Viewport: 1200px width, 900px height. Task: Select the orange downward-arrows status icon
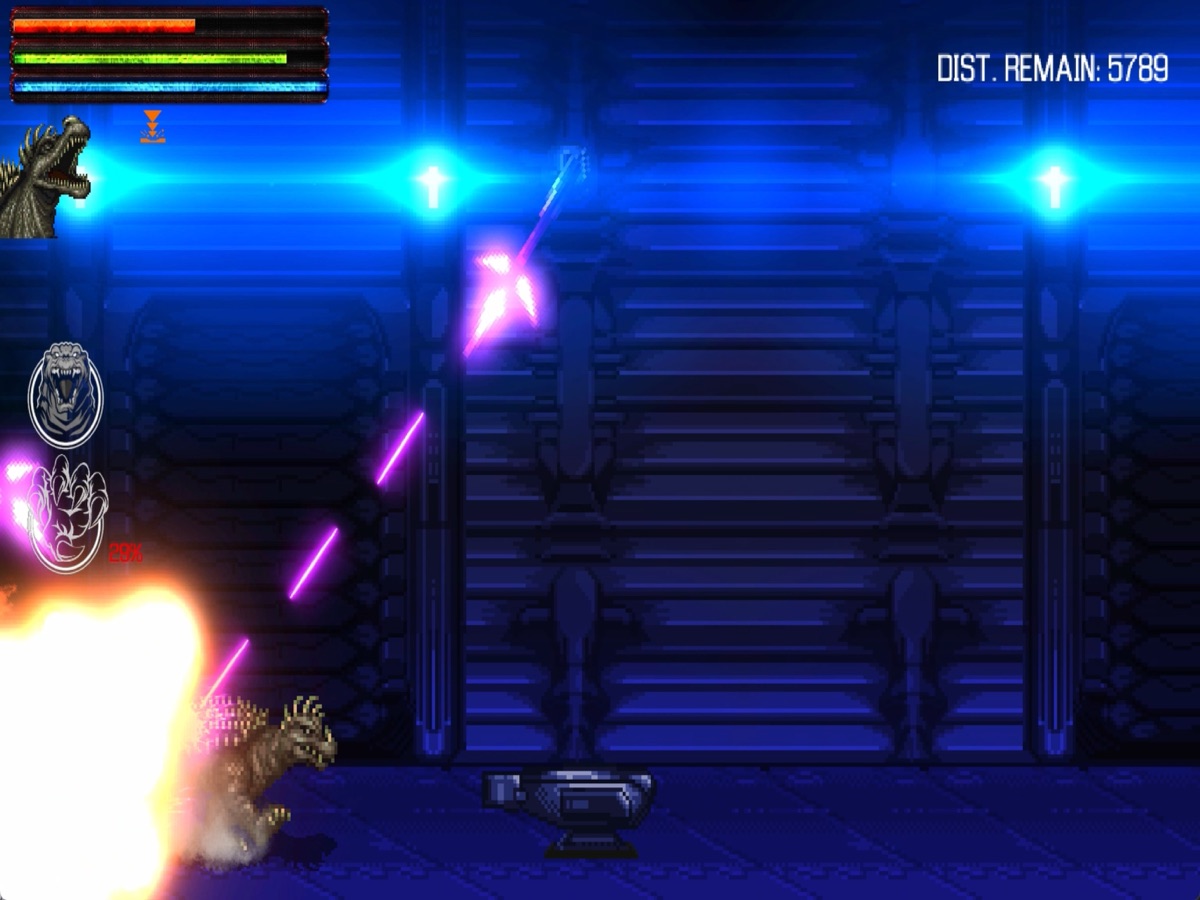coord(152,127)
